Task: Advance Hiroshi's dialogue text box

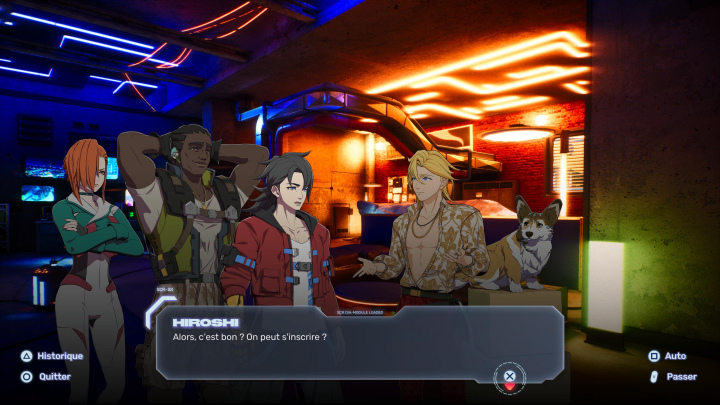Action: (509, 377)
